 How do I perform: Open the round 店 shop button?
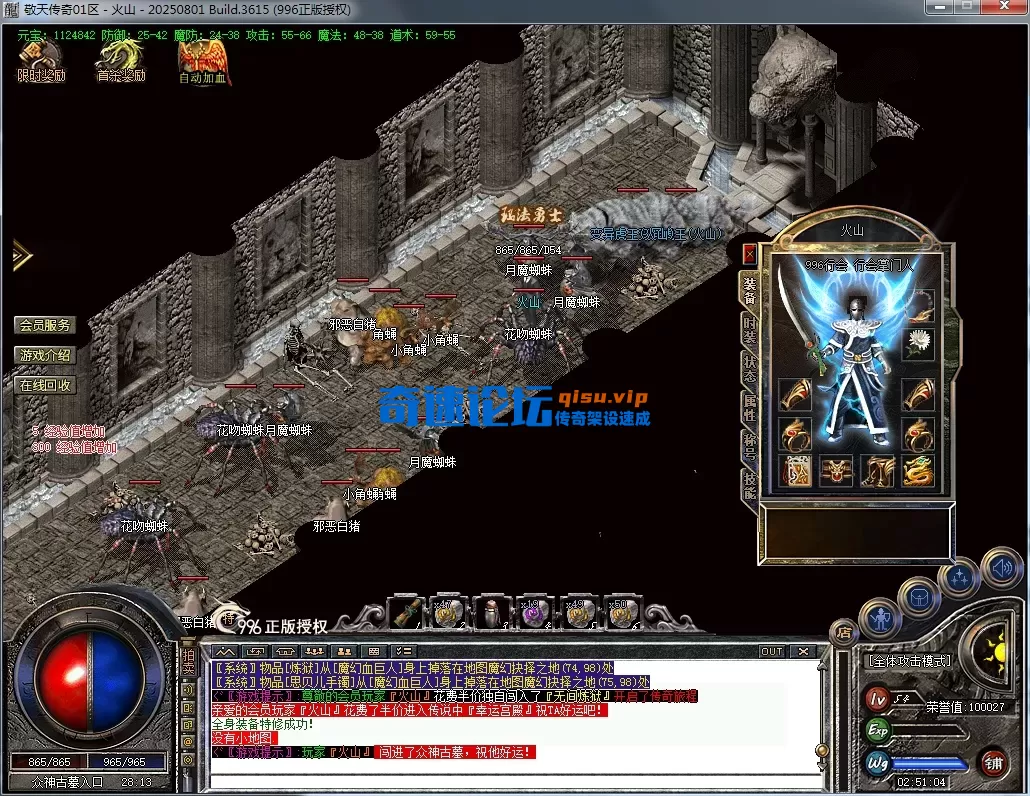[x=844, y=632]
